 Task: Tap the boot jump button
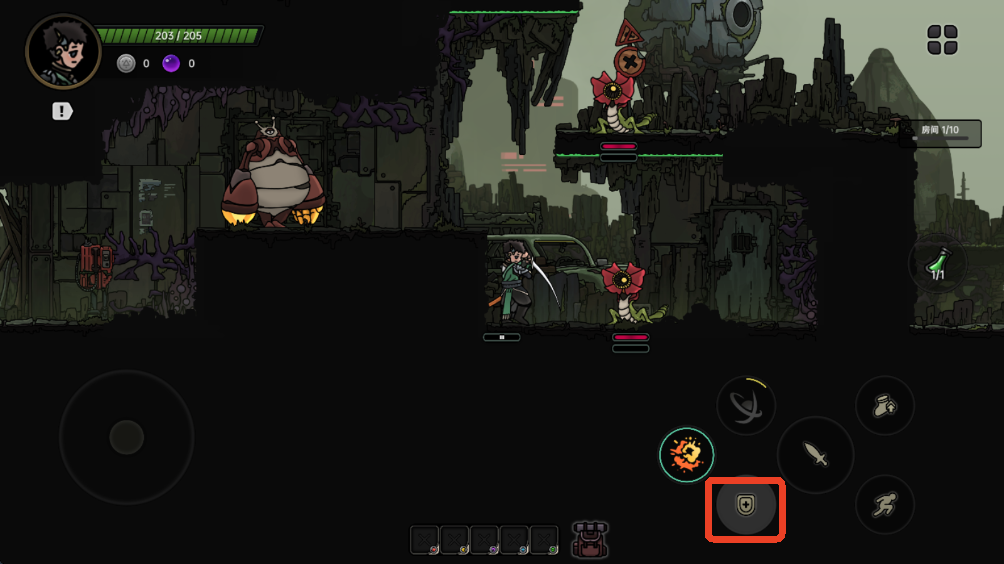[x=884, y=406]
